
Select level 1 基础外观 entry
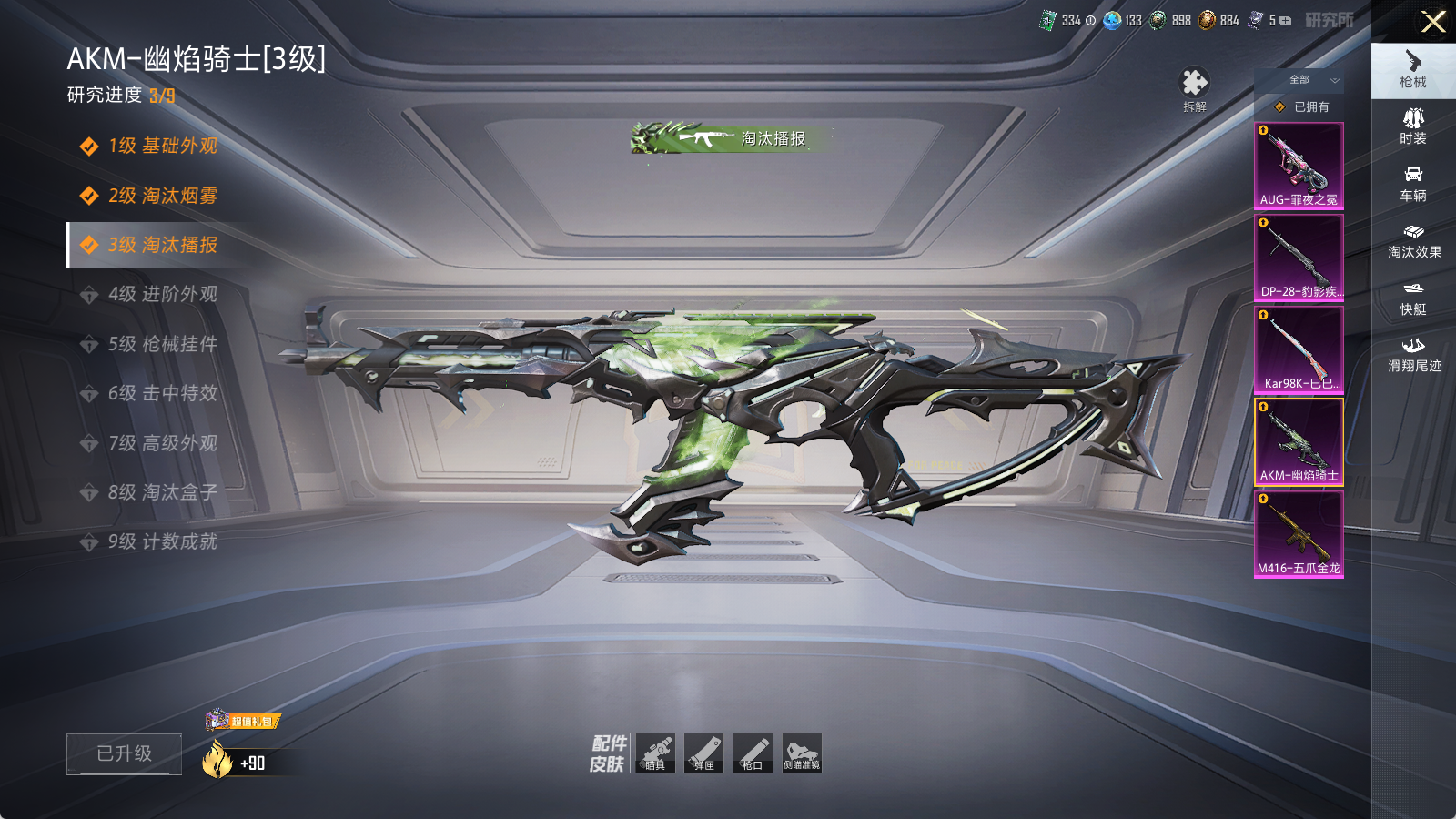[x=162, y=147]
